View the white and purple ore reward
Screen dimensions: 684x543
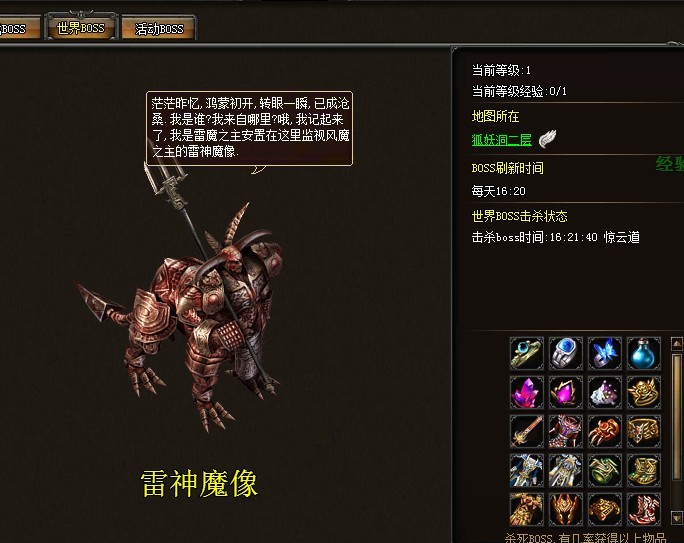pos(605,392)
